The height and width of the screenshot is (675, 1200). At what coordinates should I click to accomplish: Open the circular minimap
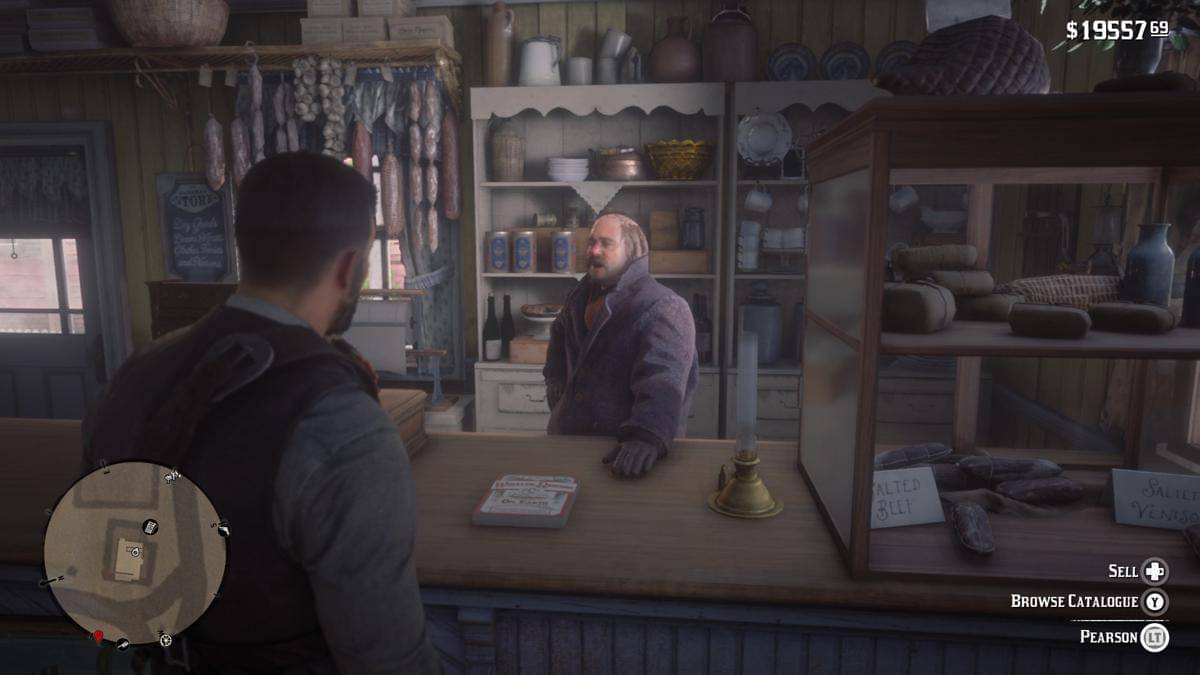click(x=135, y=553)
